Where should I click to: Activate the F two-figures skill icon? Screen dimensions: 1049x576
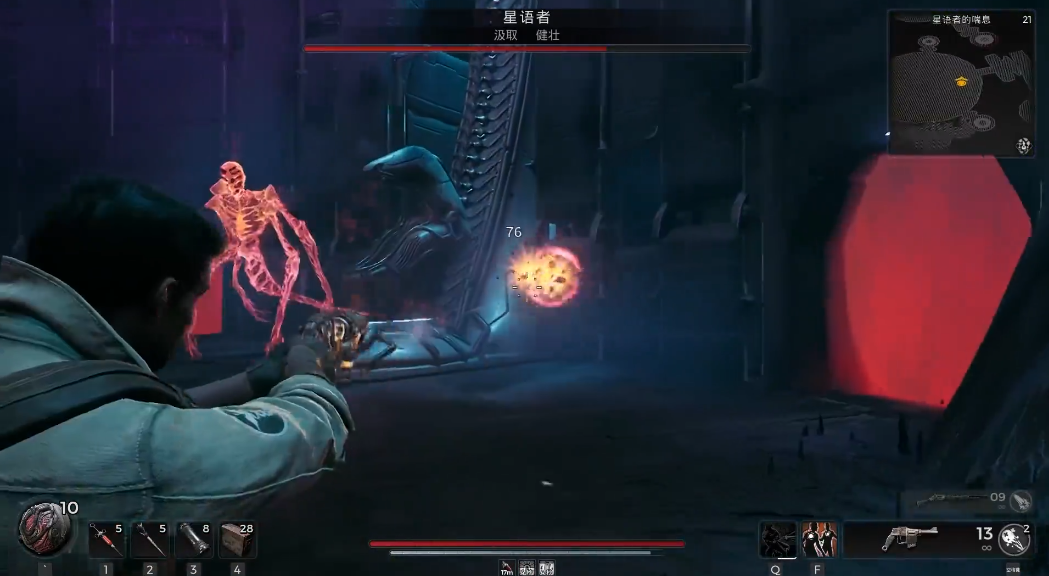coord(819,539)
